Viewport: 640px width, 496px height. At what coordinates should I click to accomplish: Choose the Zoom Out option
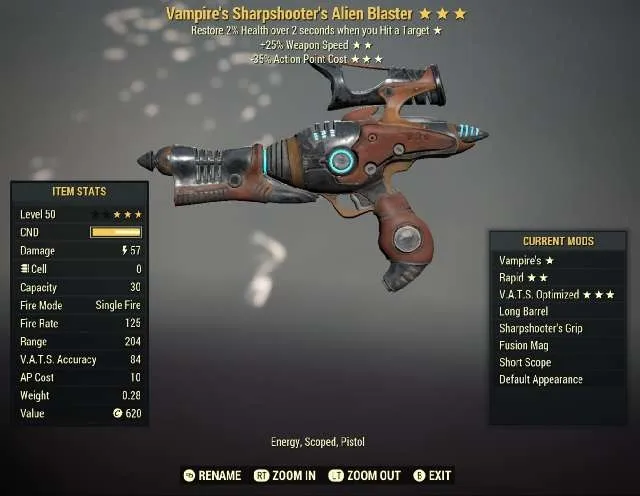coord(372,476)
